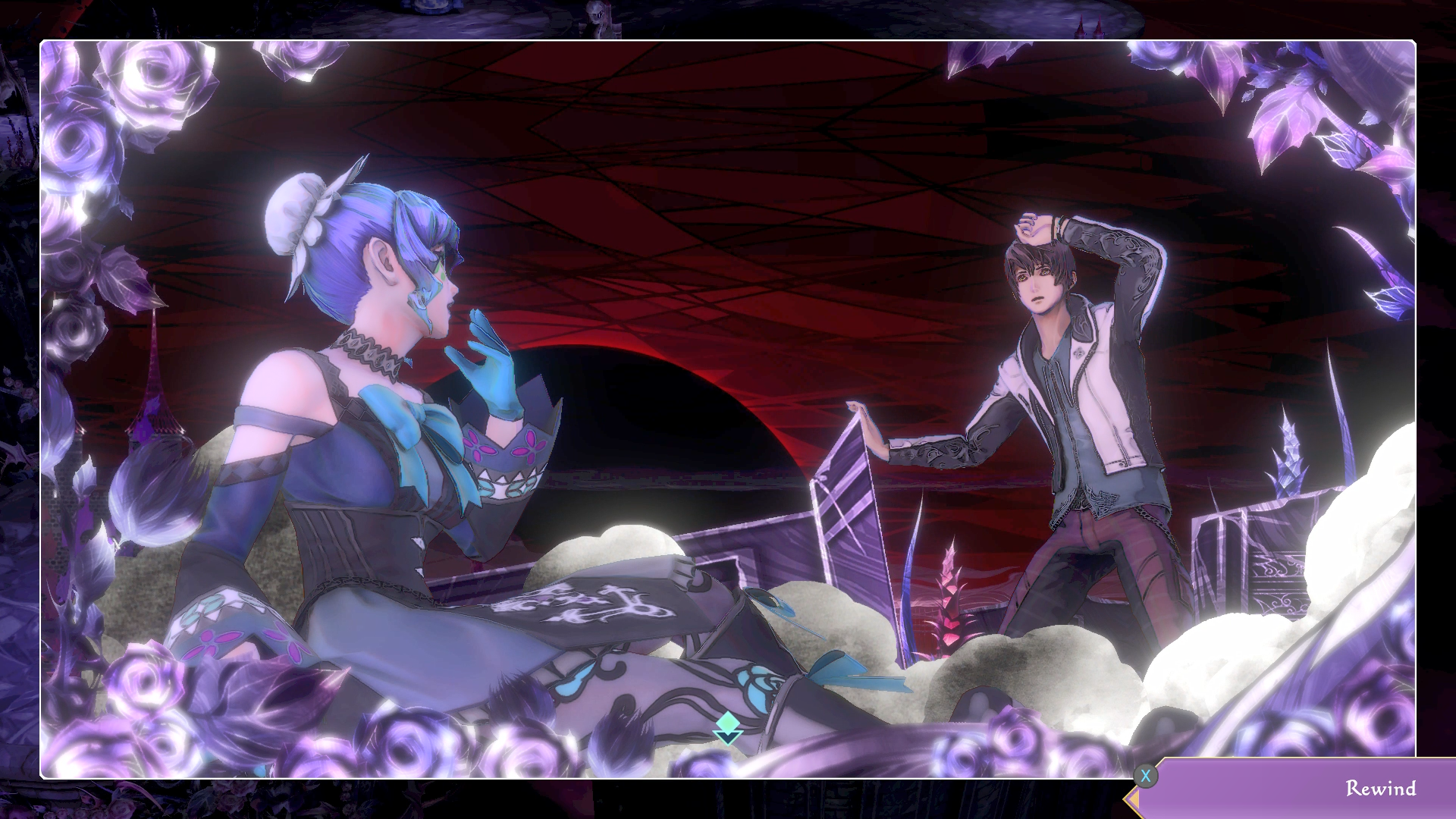Click the X button prompt icon
This screenshot has height=819, width=1456.
tap(1147, 774)
